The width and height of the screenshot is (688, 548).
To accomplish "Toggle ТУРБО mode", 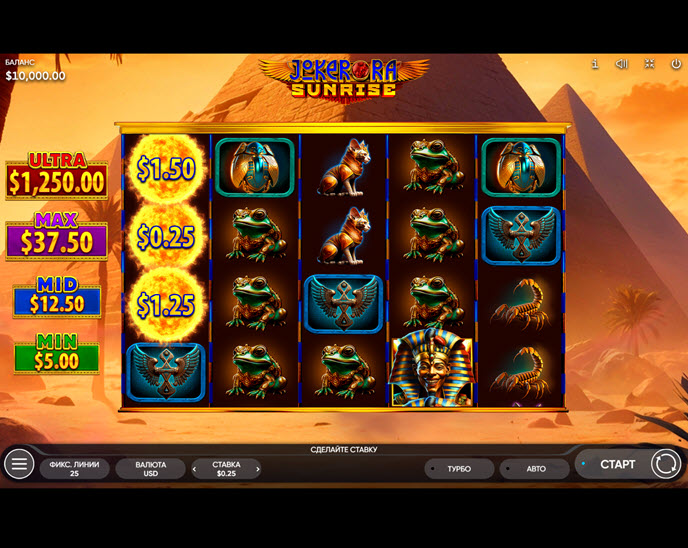I will click(459, 469).
